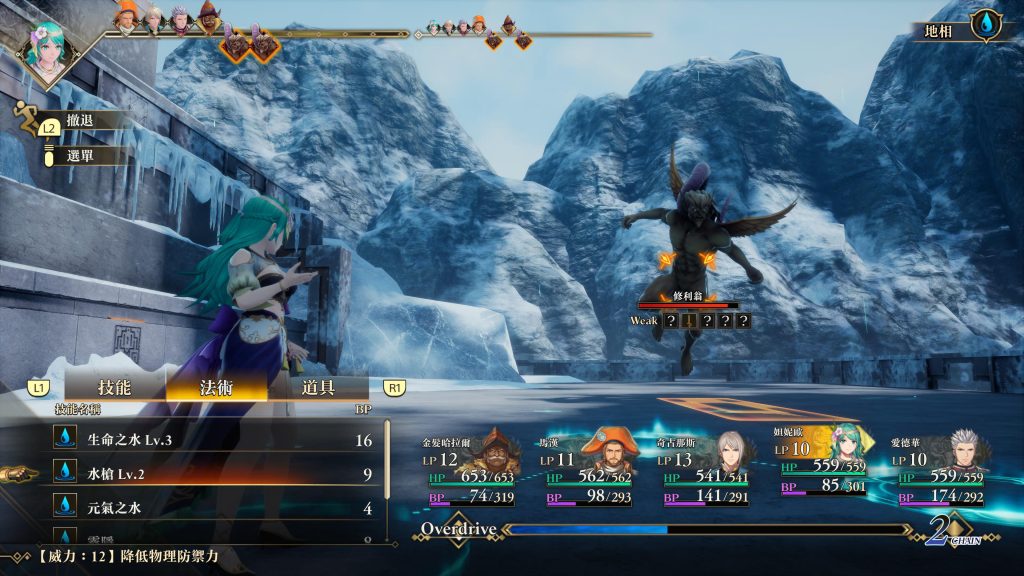Target the enemy 修柯翁 name plate
Image resolution: width=1024 pixels, height=576 pixels.
pyautogui.click(x=690, y=298)
